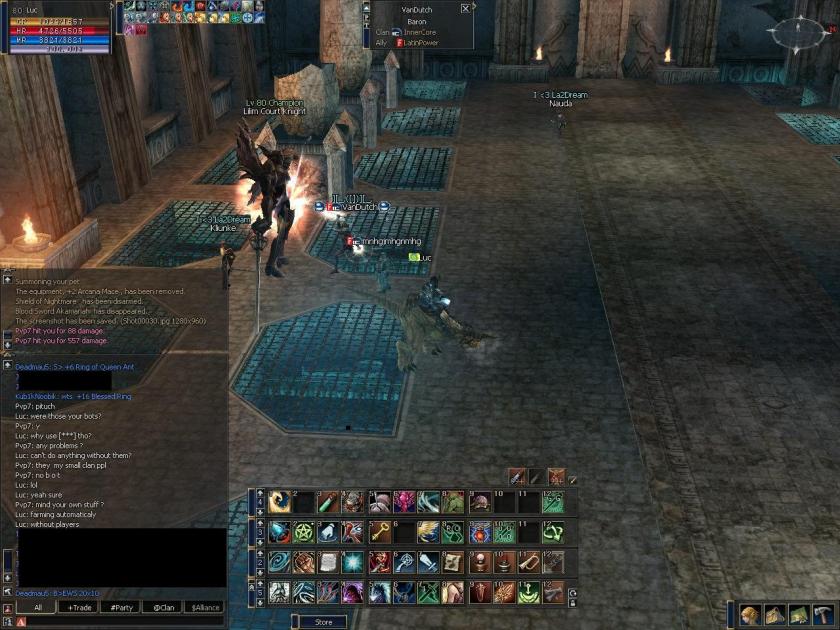
Task: Activate the blue swirl skill
Action: click(281, 562)
